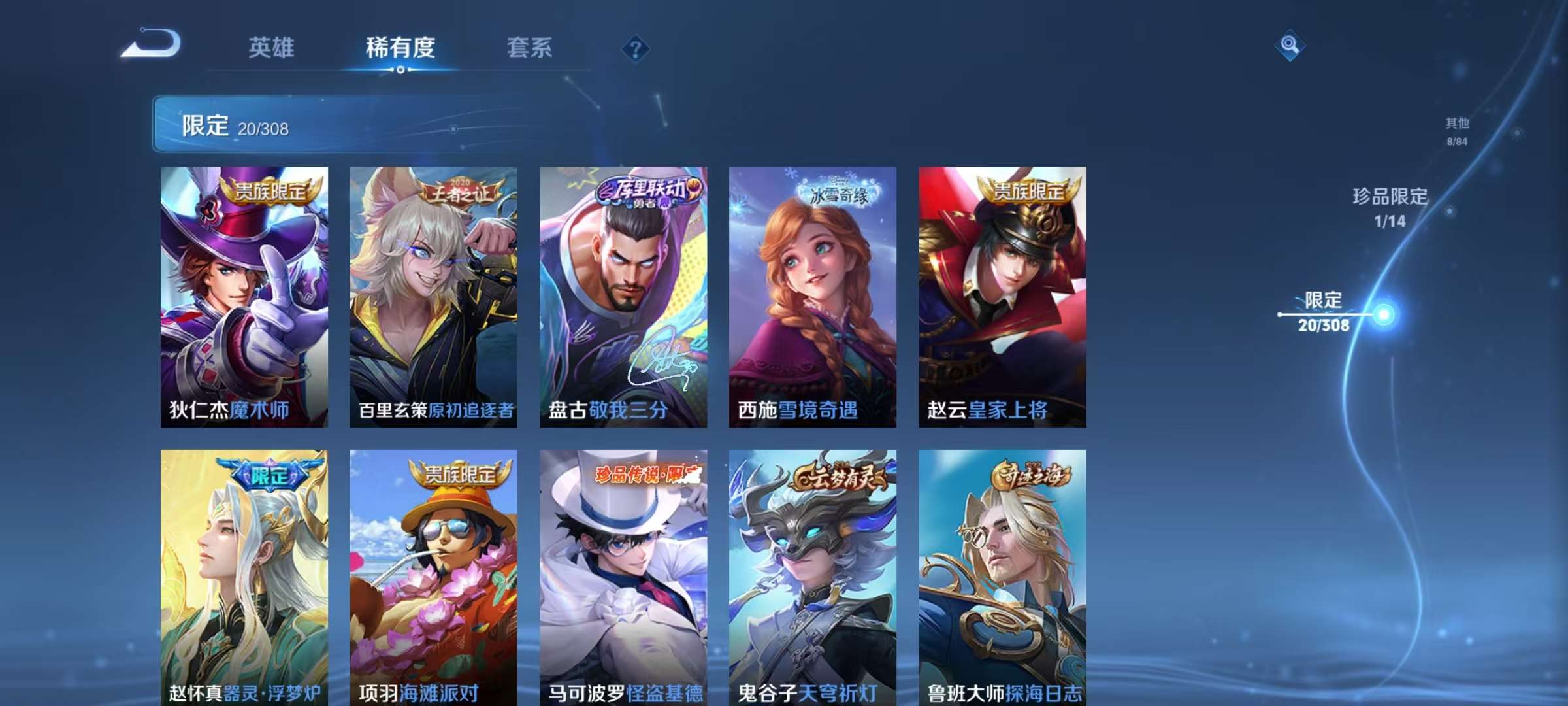Open the magnifying glass search
Viewport: 1568px width, 706px height.
point(1290,45)
